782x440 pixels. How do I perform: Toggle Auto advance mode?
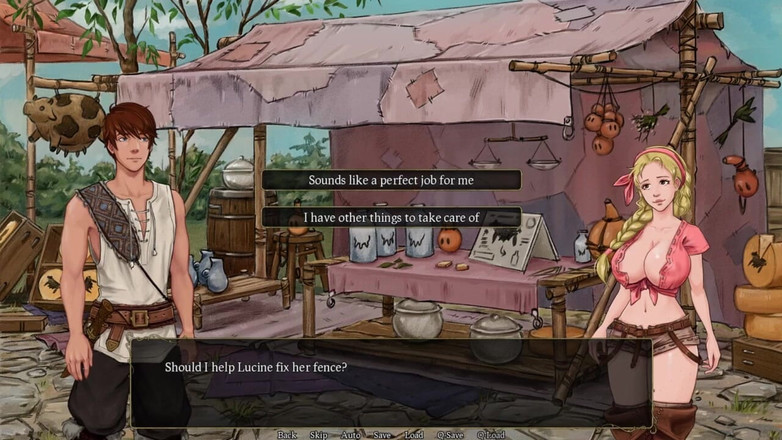(x=350, y=435)
